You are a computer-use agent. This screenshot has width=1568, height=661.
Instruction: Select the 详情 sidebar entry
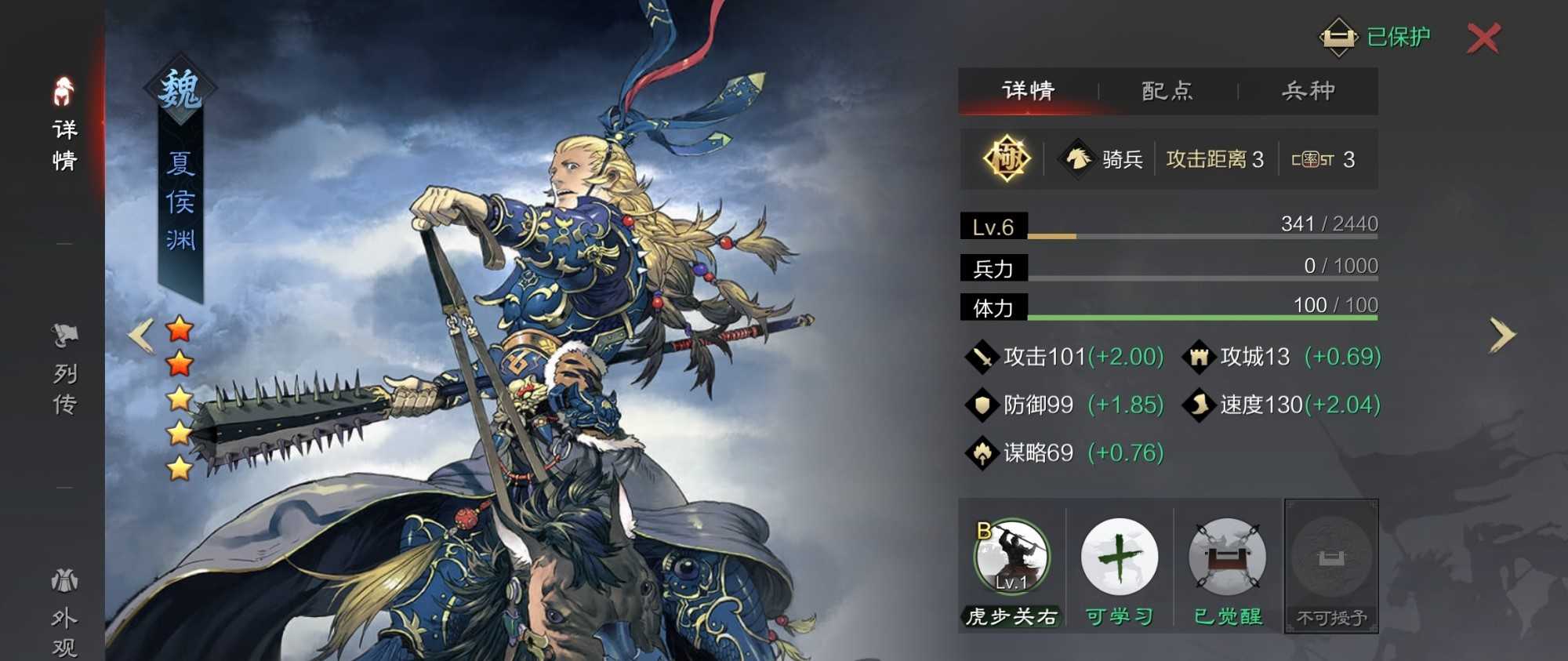[64, 125]
